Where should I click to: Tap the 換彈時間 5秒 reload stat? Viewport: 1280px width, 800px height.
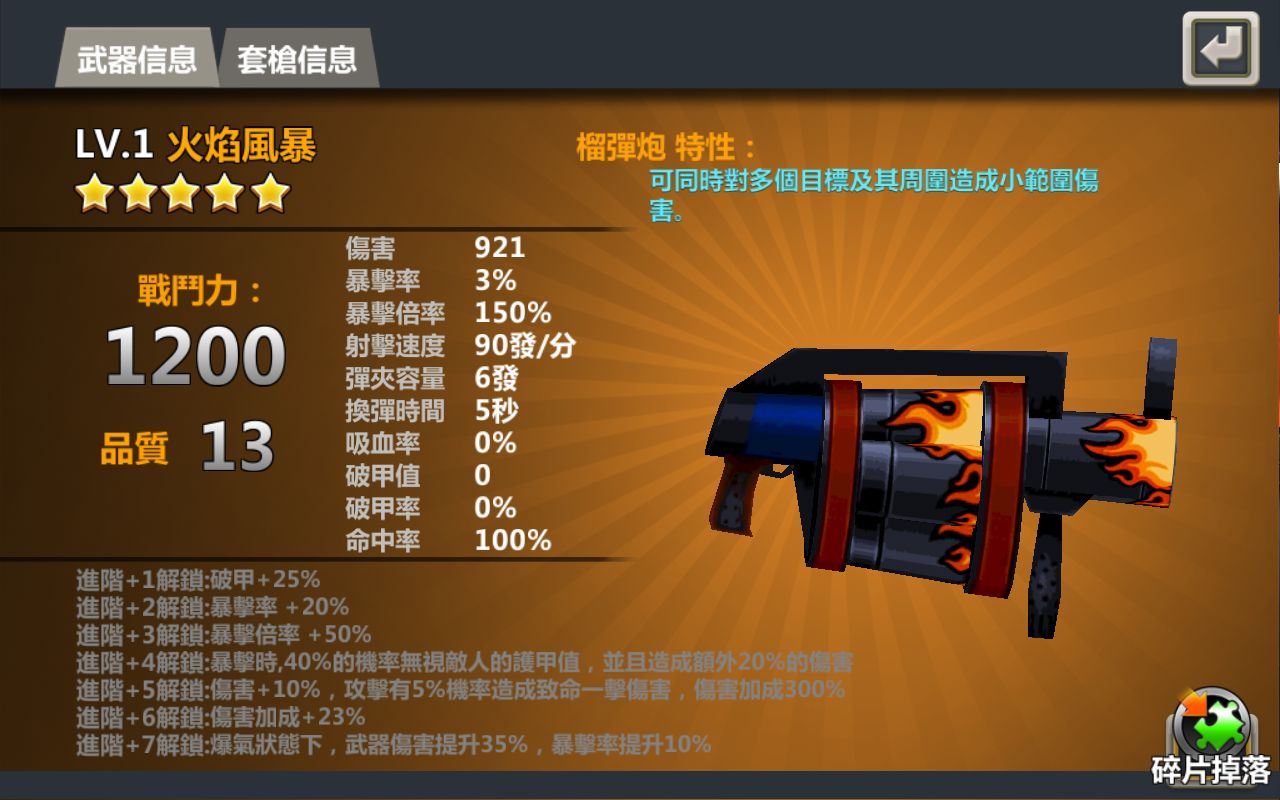coord(440,410)
